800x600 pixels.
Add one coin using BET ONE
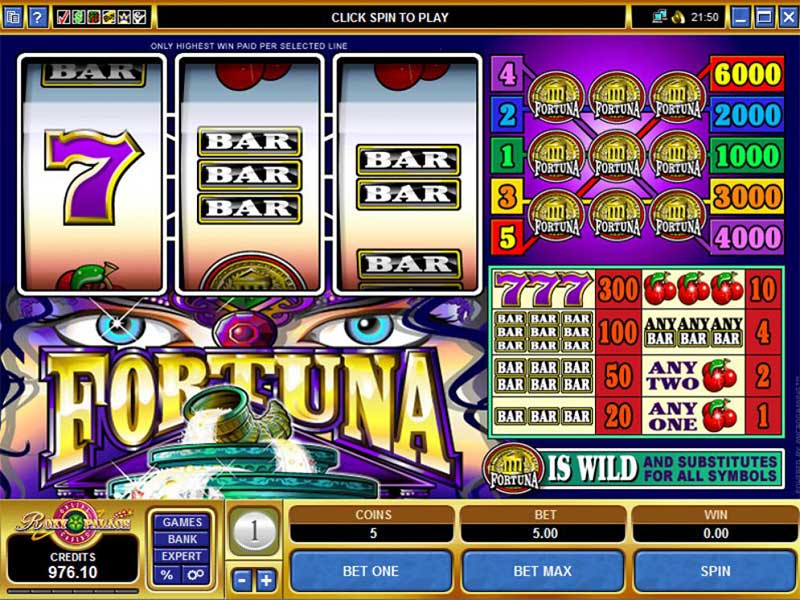click(x=371, y=571)
